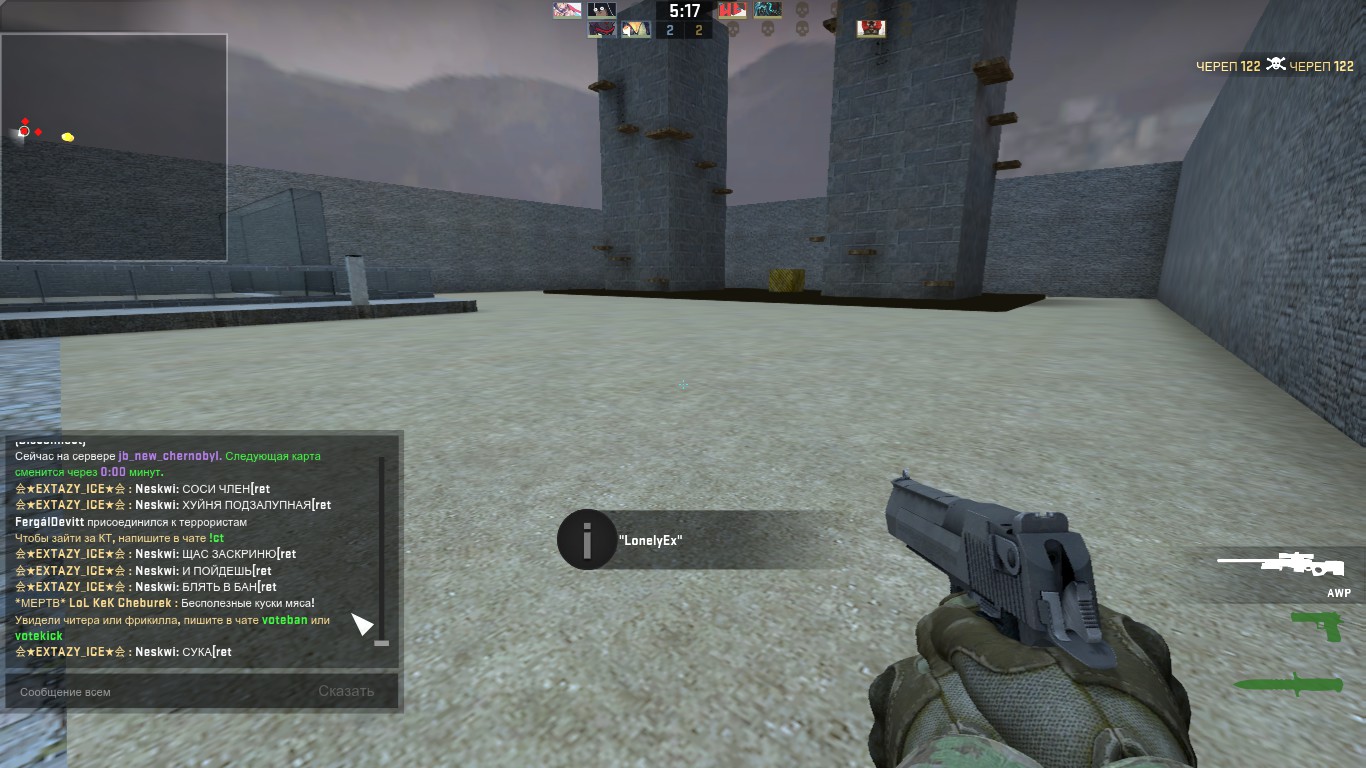Click the red and white team avatar
Viewport: 1366px width, 768px height.
click(x=733, y=10)
